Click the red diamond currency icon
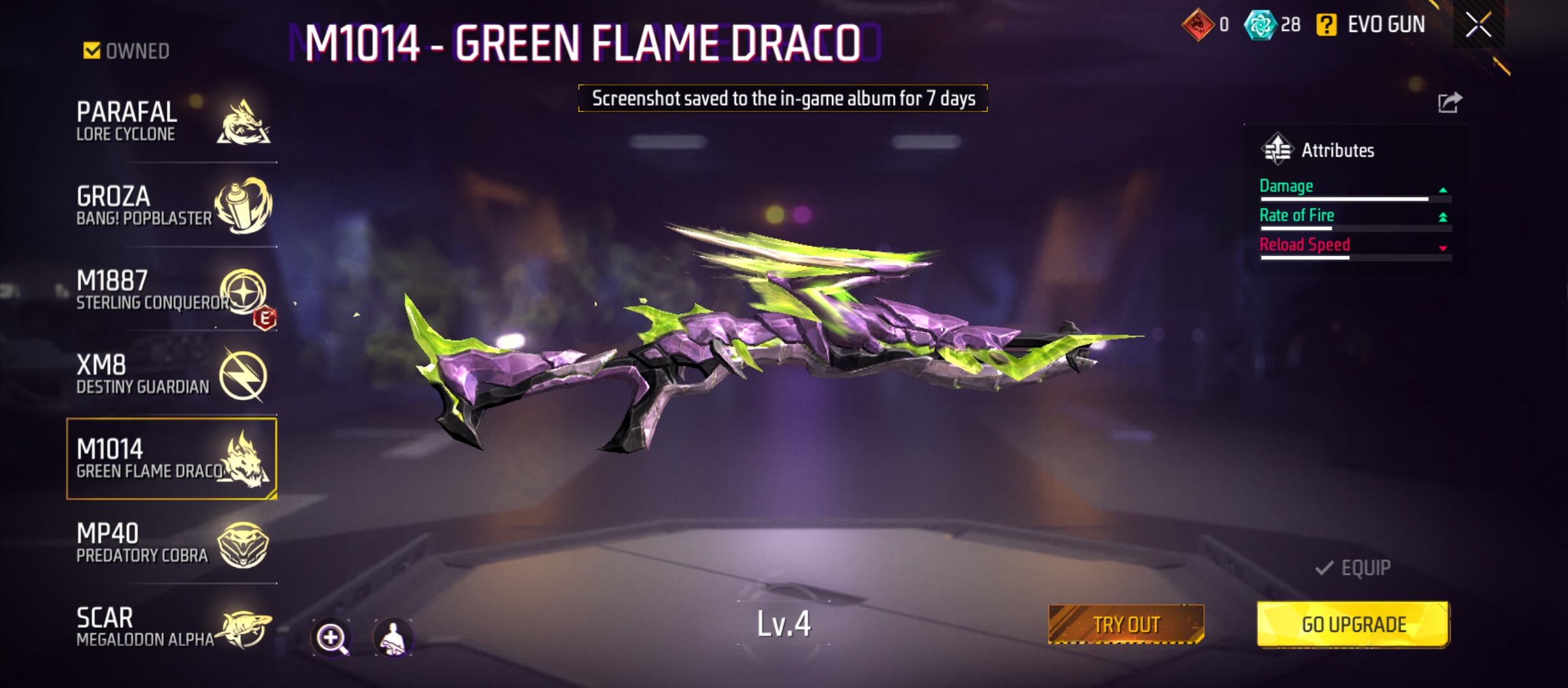Viewport: 1568px width, 688px height. (x=1198, y=25)
